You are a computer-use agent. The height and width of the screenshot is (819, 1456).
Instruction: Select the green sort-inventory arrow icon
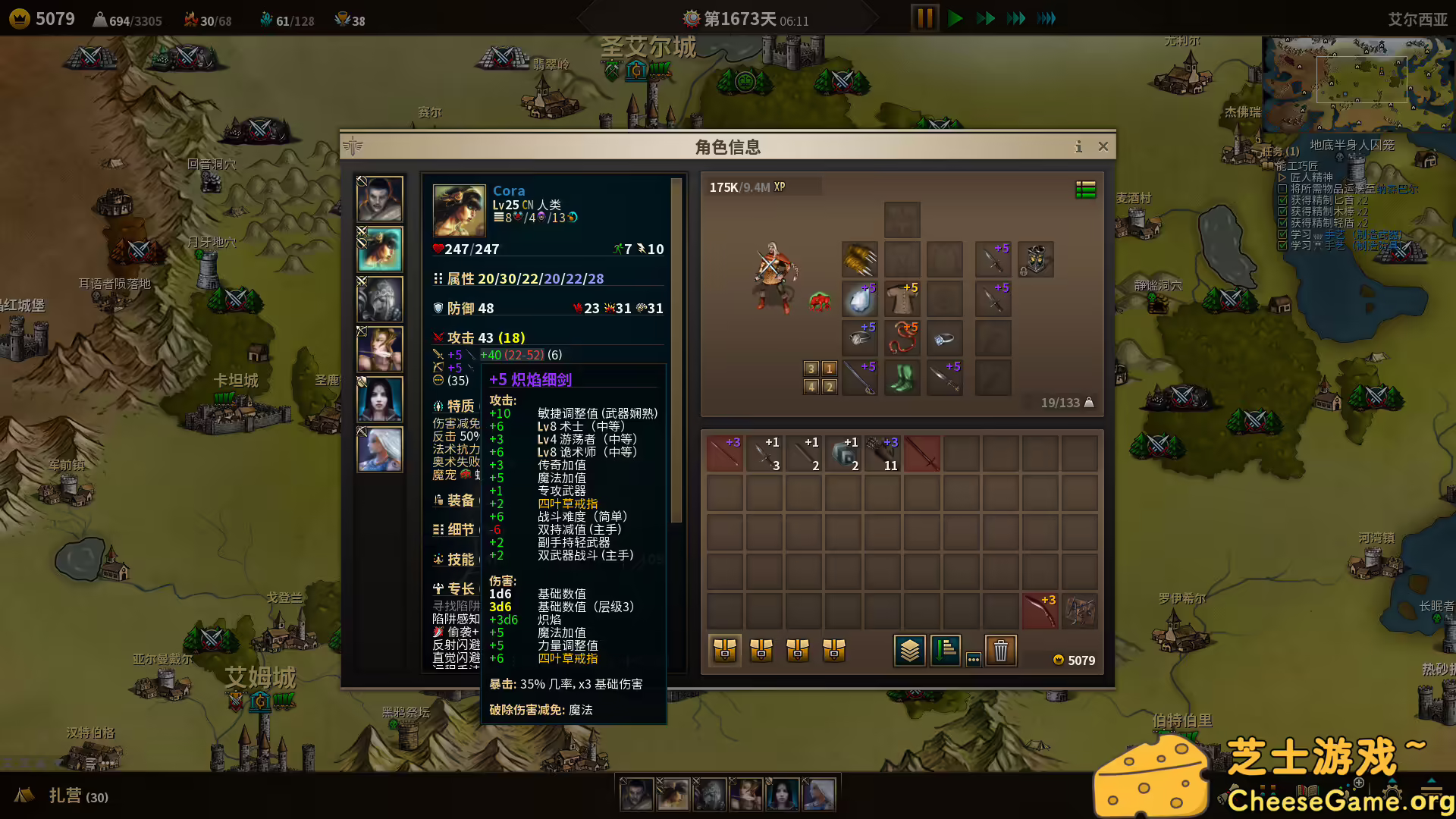945,650
